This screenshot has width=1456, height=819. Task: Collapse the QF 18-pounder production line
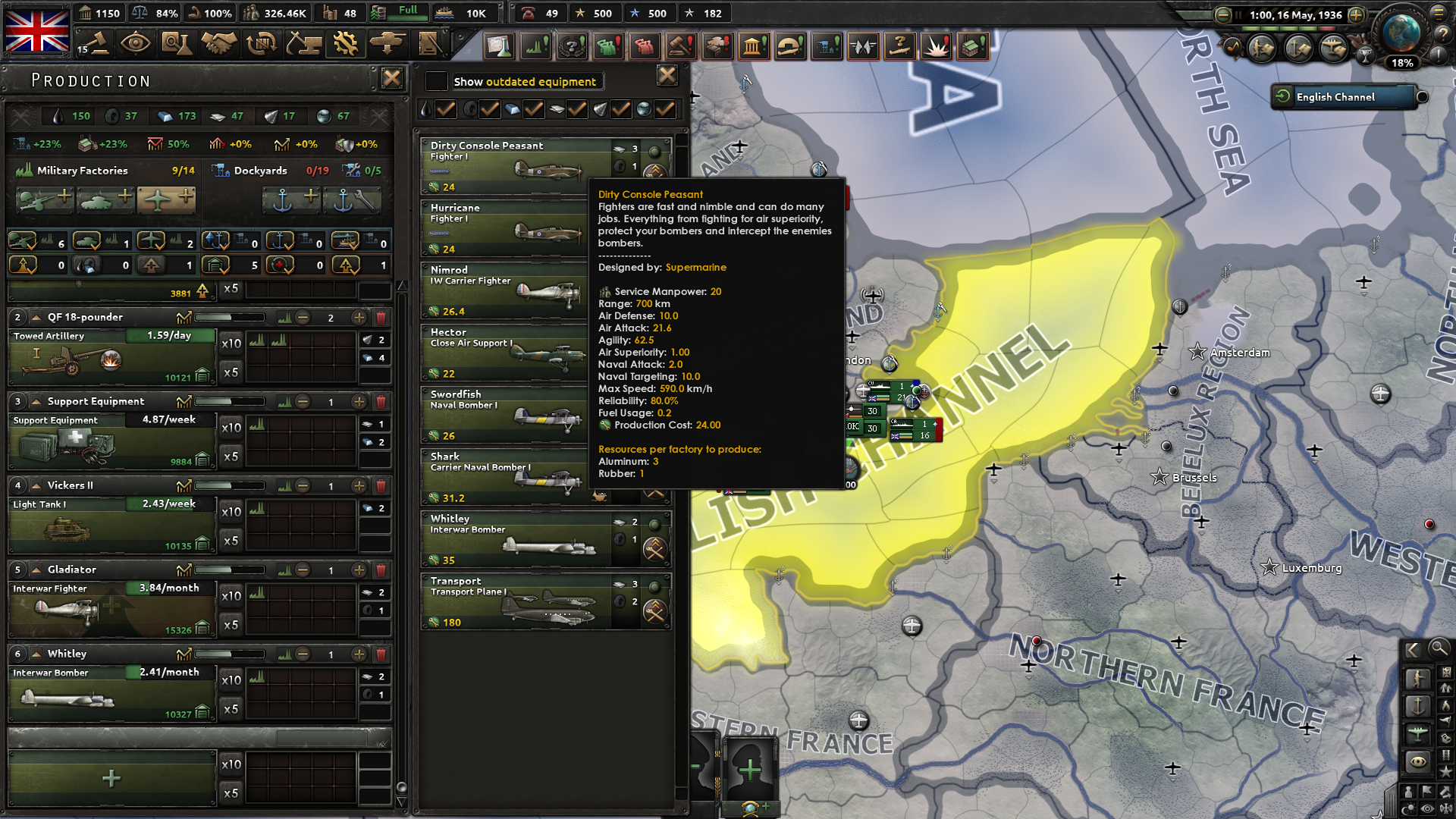click(36, 316)
